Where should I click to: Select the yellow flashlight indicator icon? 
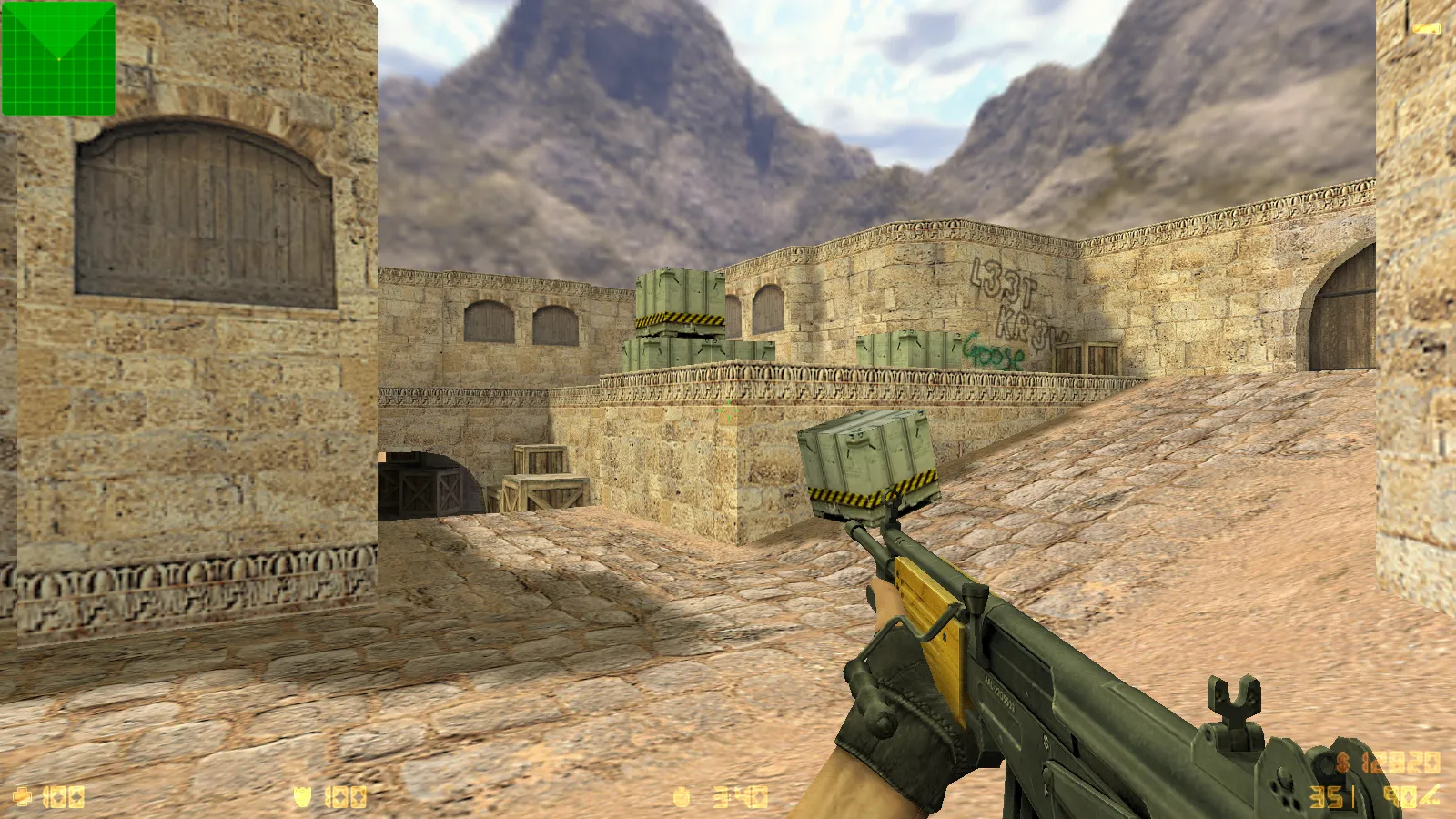tap(1427, 29)
